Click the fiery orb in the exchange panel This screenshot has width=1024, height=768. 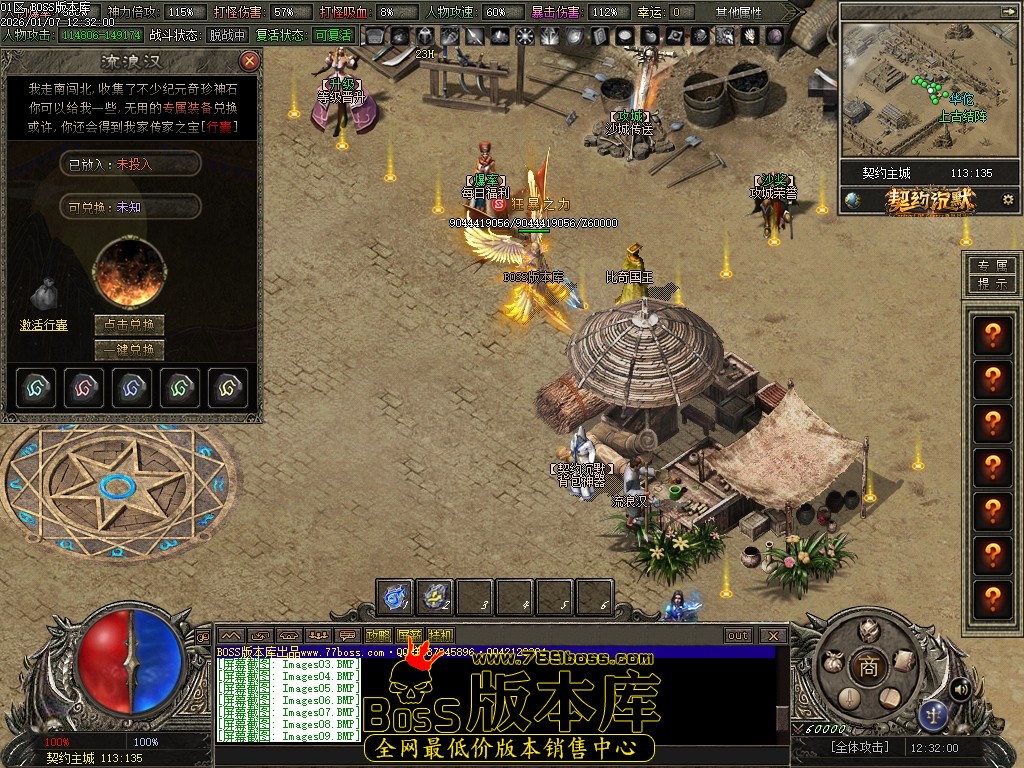(x=129, y=272)
